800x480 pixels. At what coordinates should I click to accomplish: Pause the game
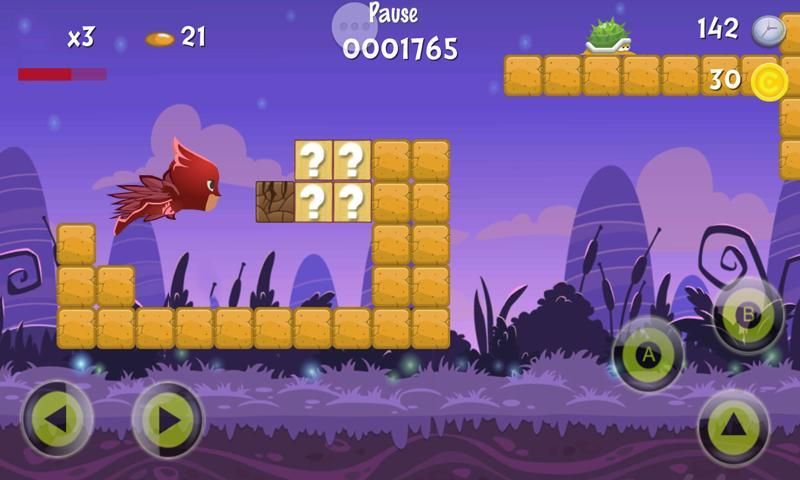point(392,14)
